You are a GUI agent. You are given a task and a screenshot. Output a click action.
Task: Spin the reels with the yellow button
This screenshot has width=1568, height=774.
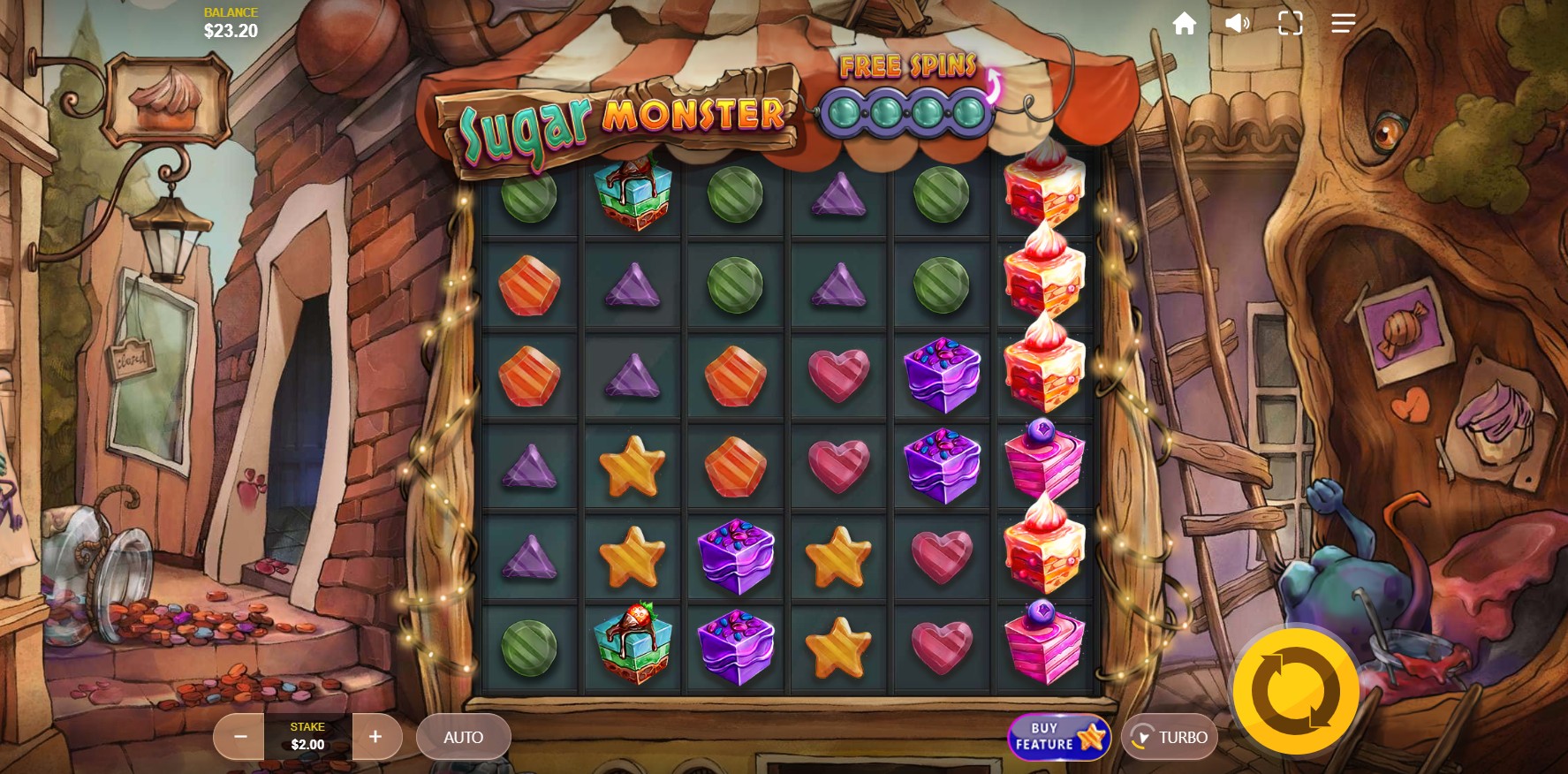pos(1295,691)
